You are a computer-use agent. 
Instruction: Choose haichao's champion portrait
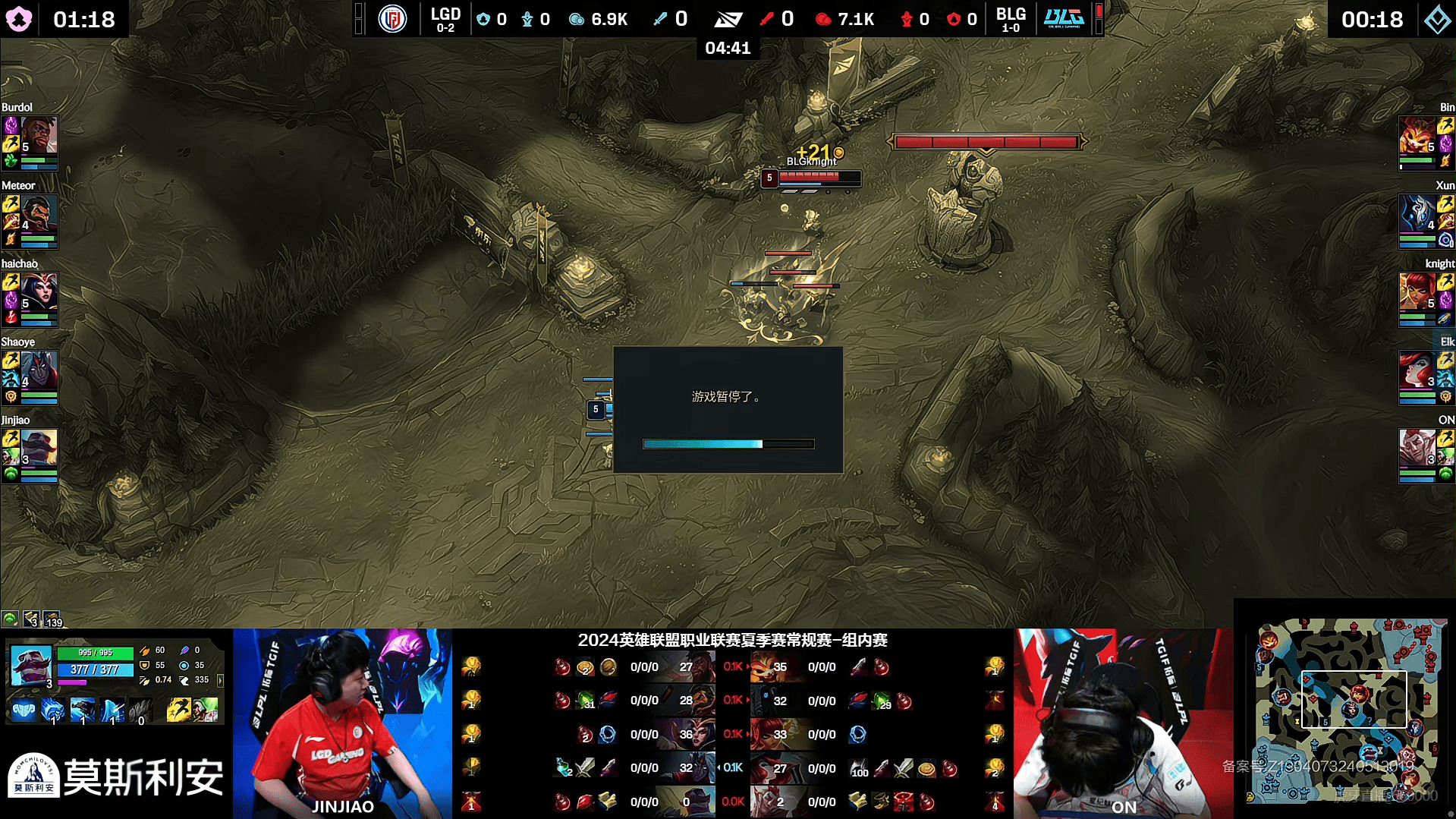pos(39,292)
